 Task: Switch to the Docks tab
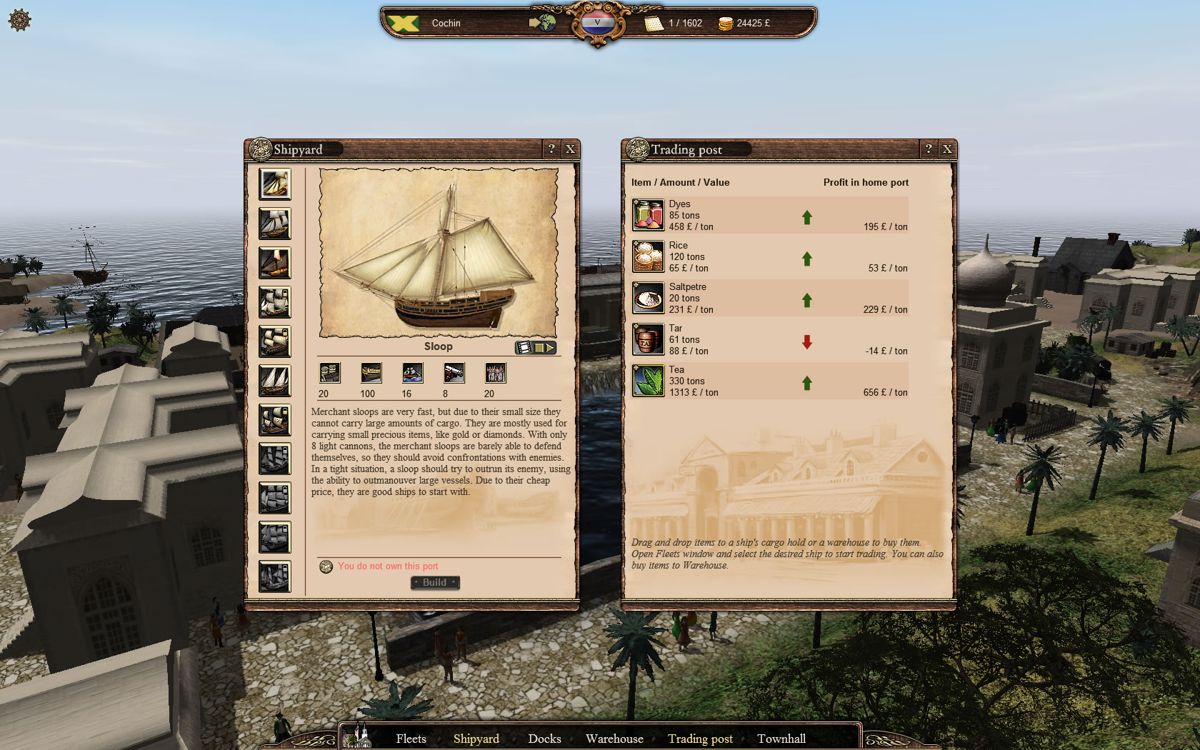pyautogui.click(x=544, y=739)
